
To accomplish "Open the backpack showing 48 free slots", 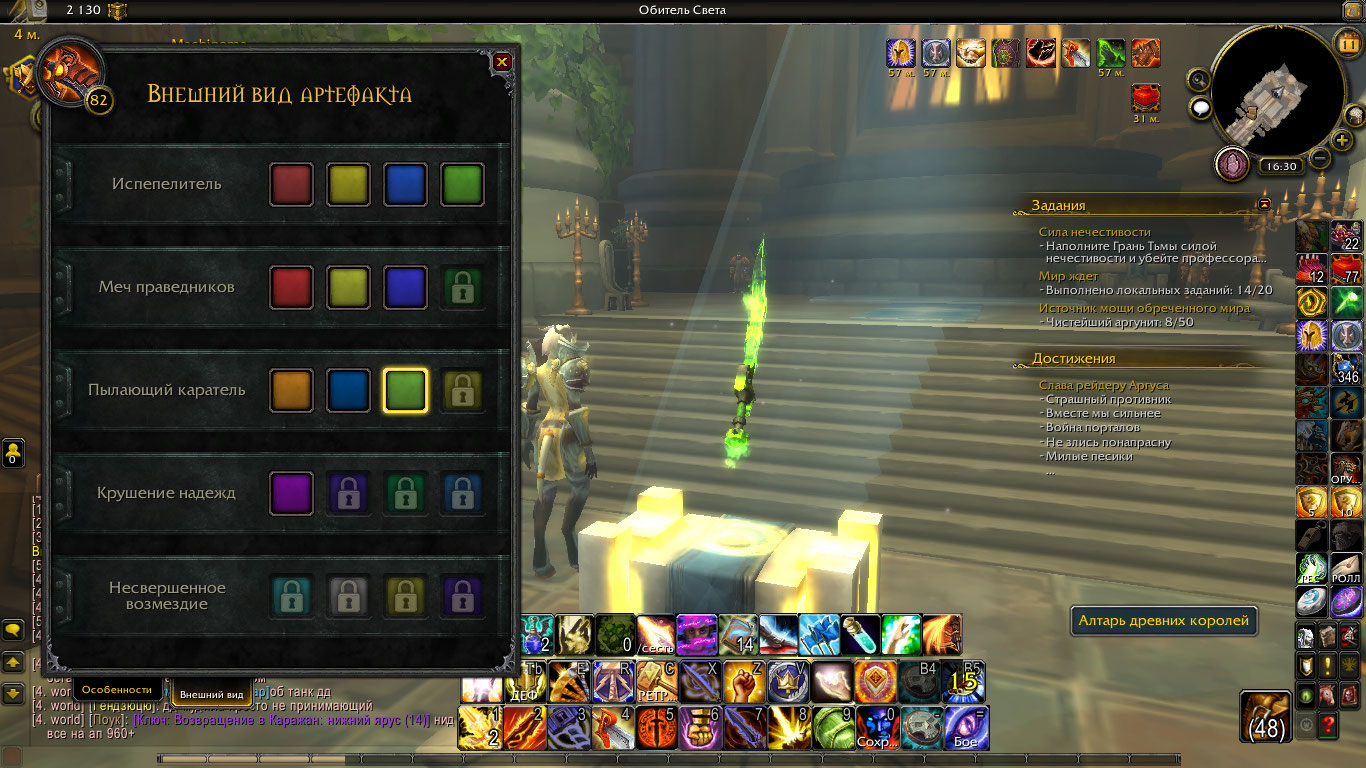I will tap(1268, 715).
